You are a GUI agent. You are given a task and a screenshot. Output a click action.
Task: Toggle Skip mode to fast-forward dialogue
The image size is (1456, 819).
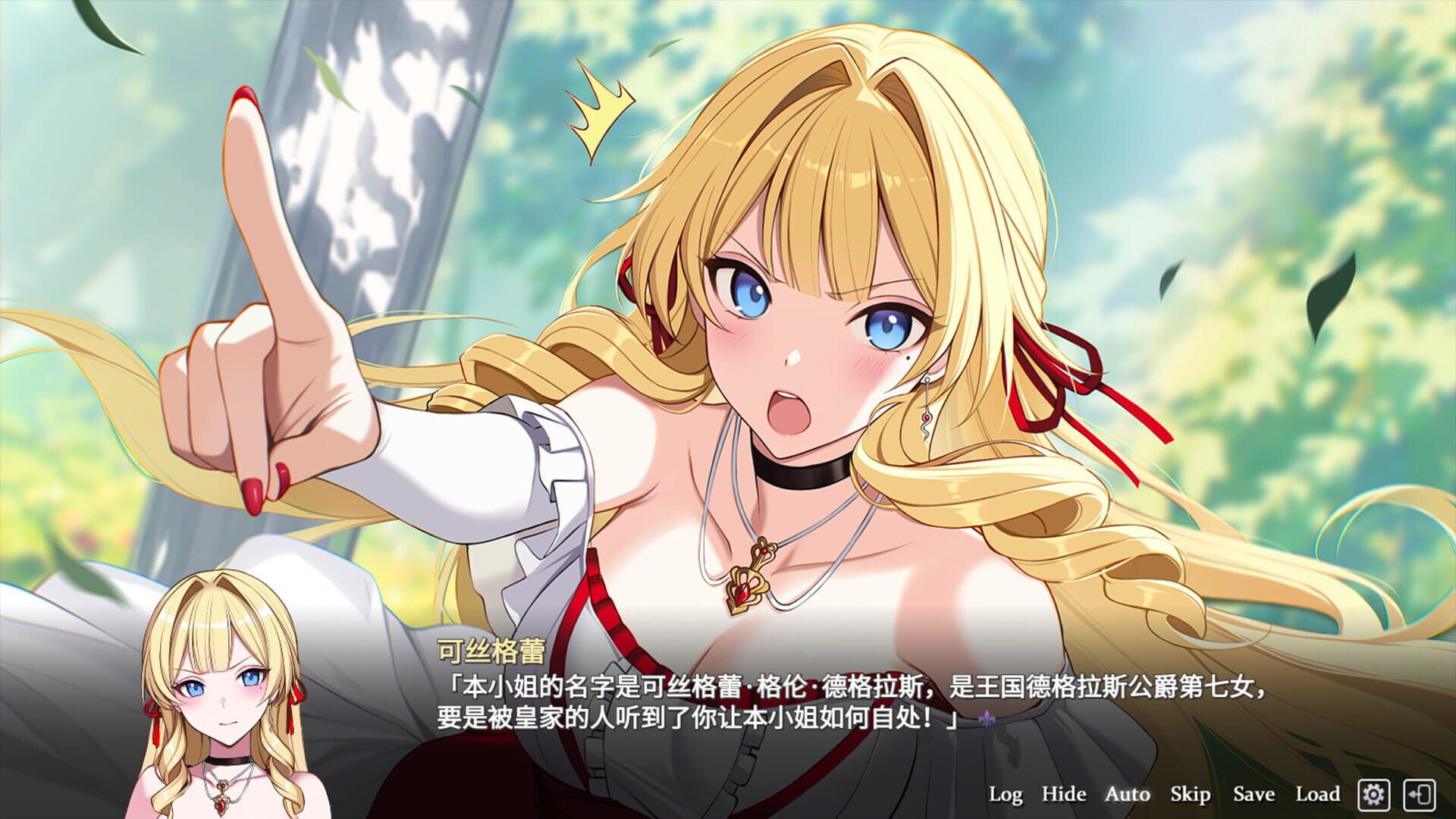tap(1191, 794)
